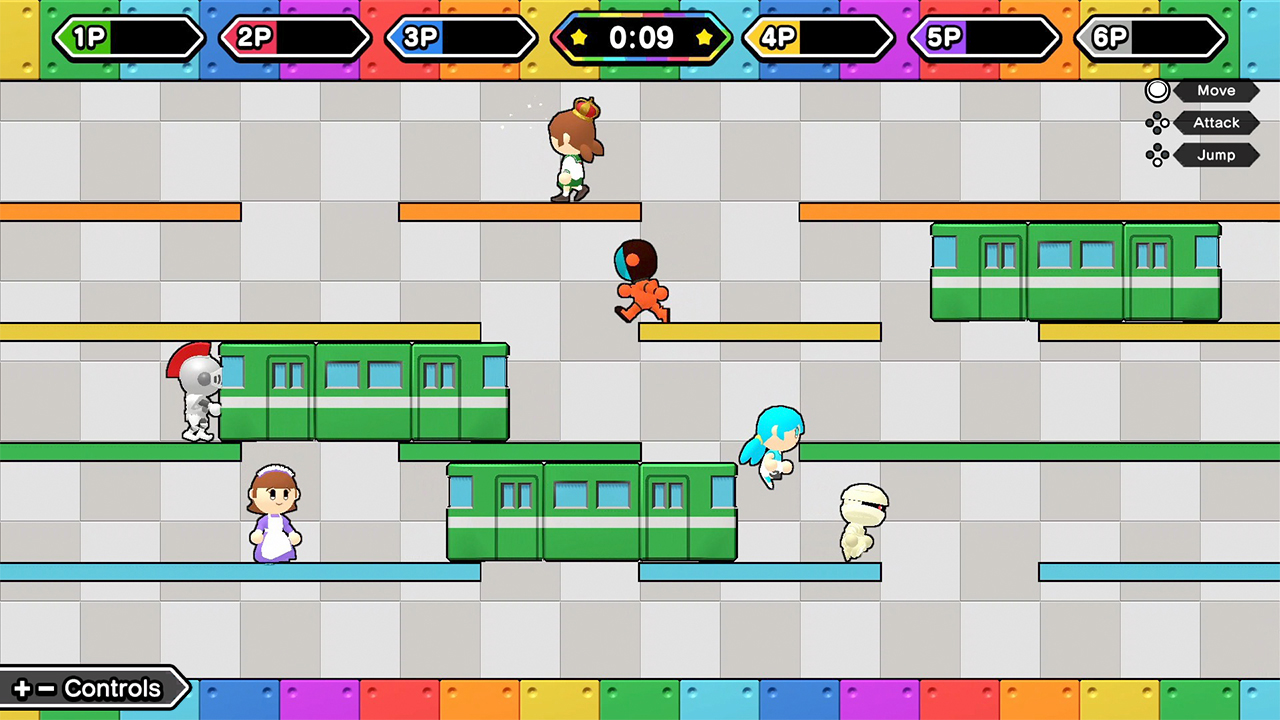This screenshot has width=1280, height=720.
Task: Click the 0:09 match timer display
Action: (x=641, y=38)
